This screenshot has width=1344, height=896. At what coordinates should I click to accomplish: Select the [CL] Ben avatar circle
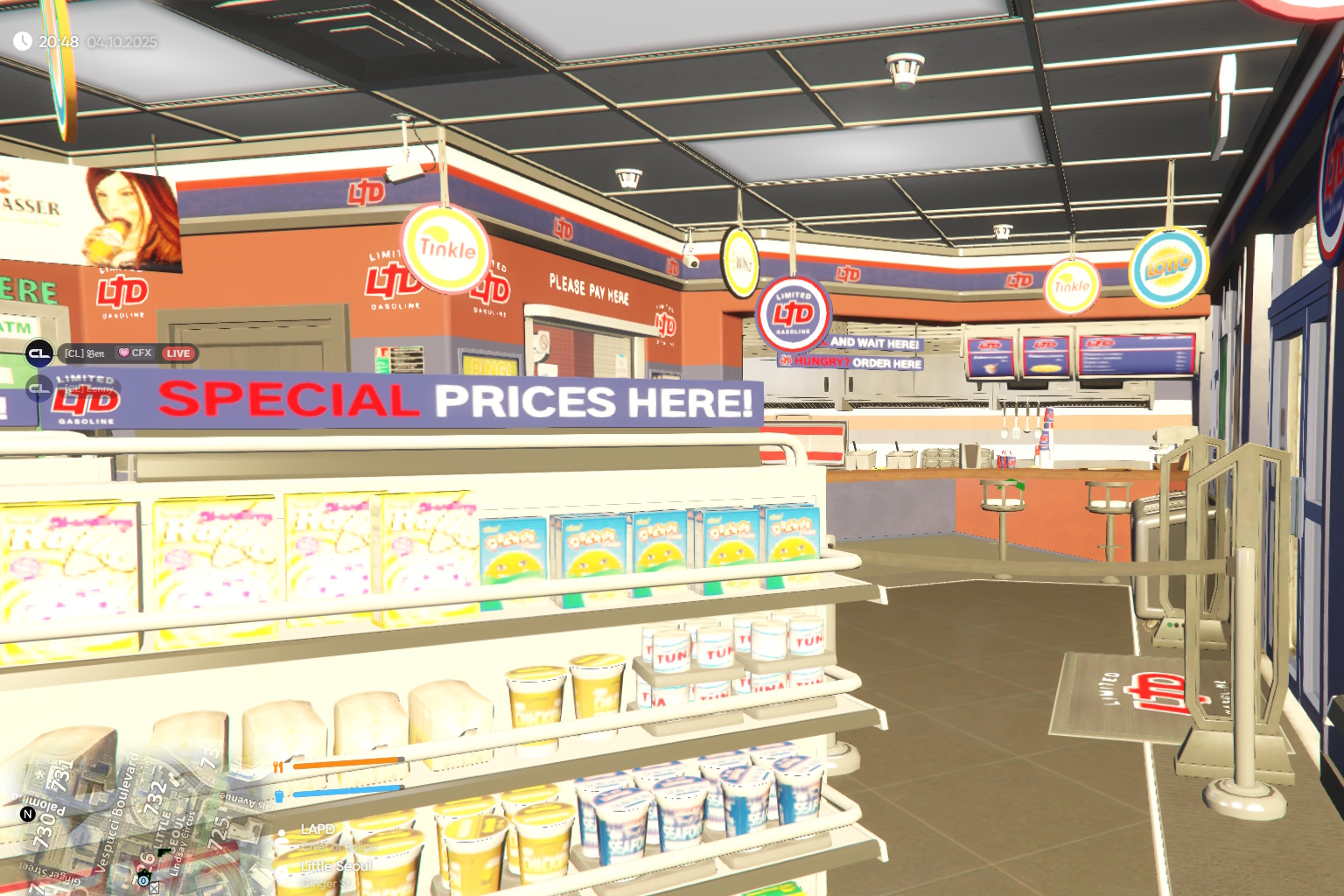(x=38, y=353)
